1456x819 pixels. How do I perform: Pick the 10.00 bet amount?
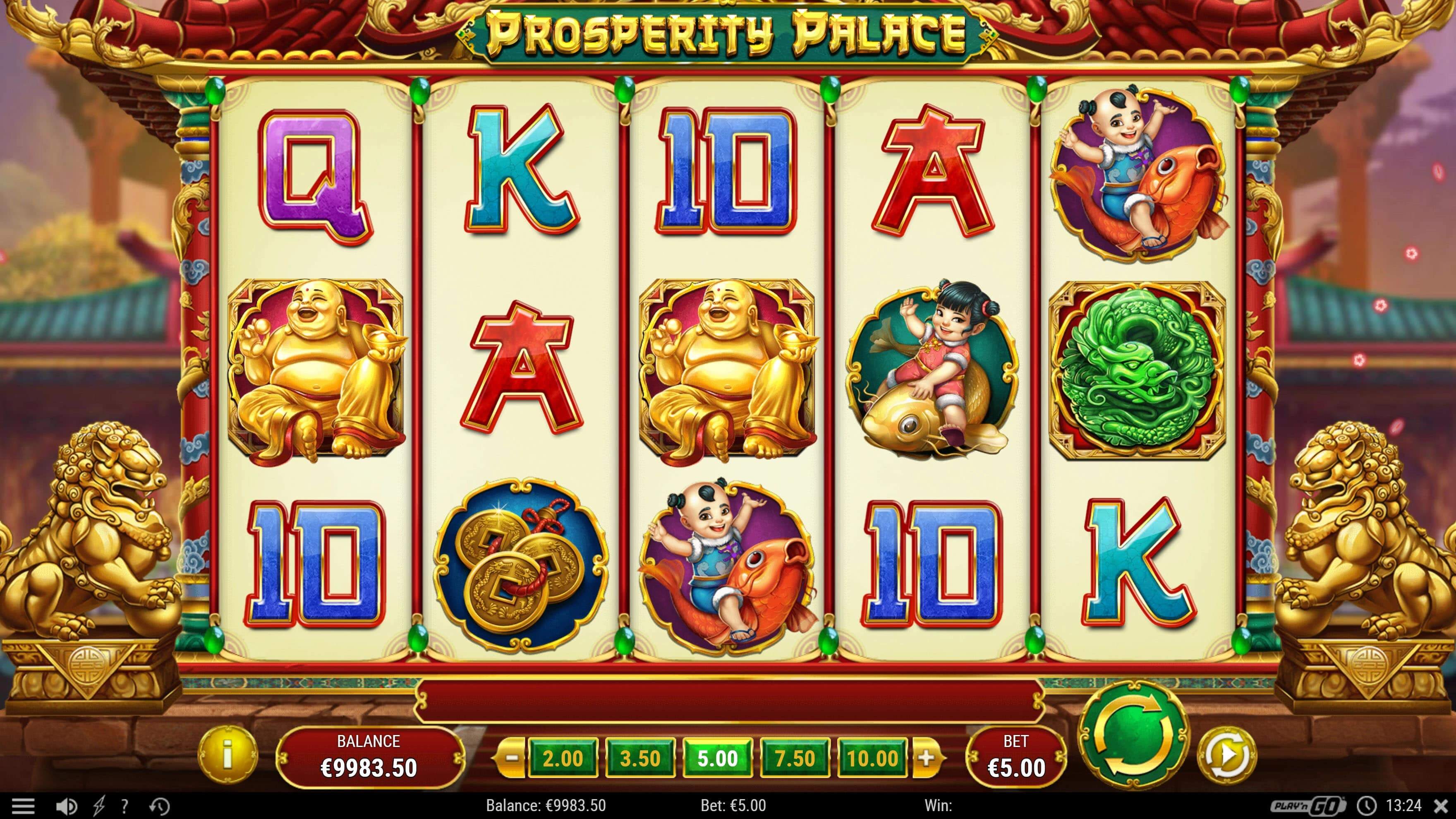(872, 758)
